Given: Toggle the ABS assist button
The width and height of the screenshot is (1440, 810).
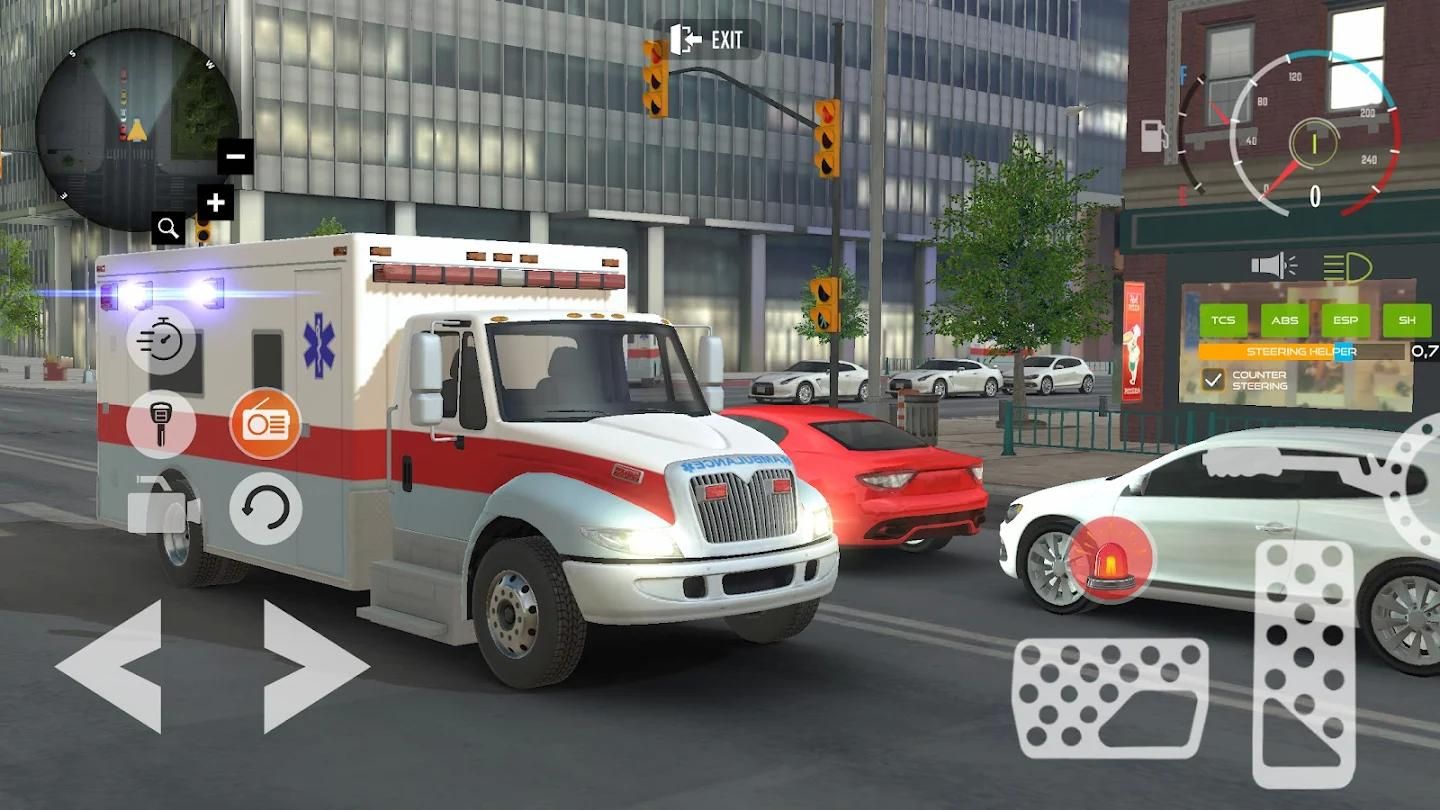Looking at the screenshot, I should (x=1285, y=321).
